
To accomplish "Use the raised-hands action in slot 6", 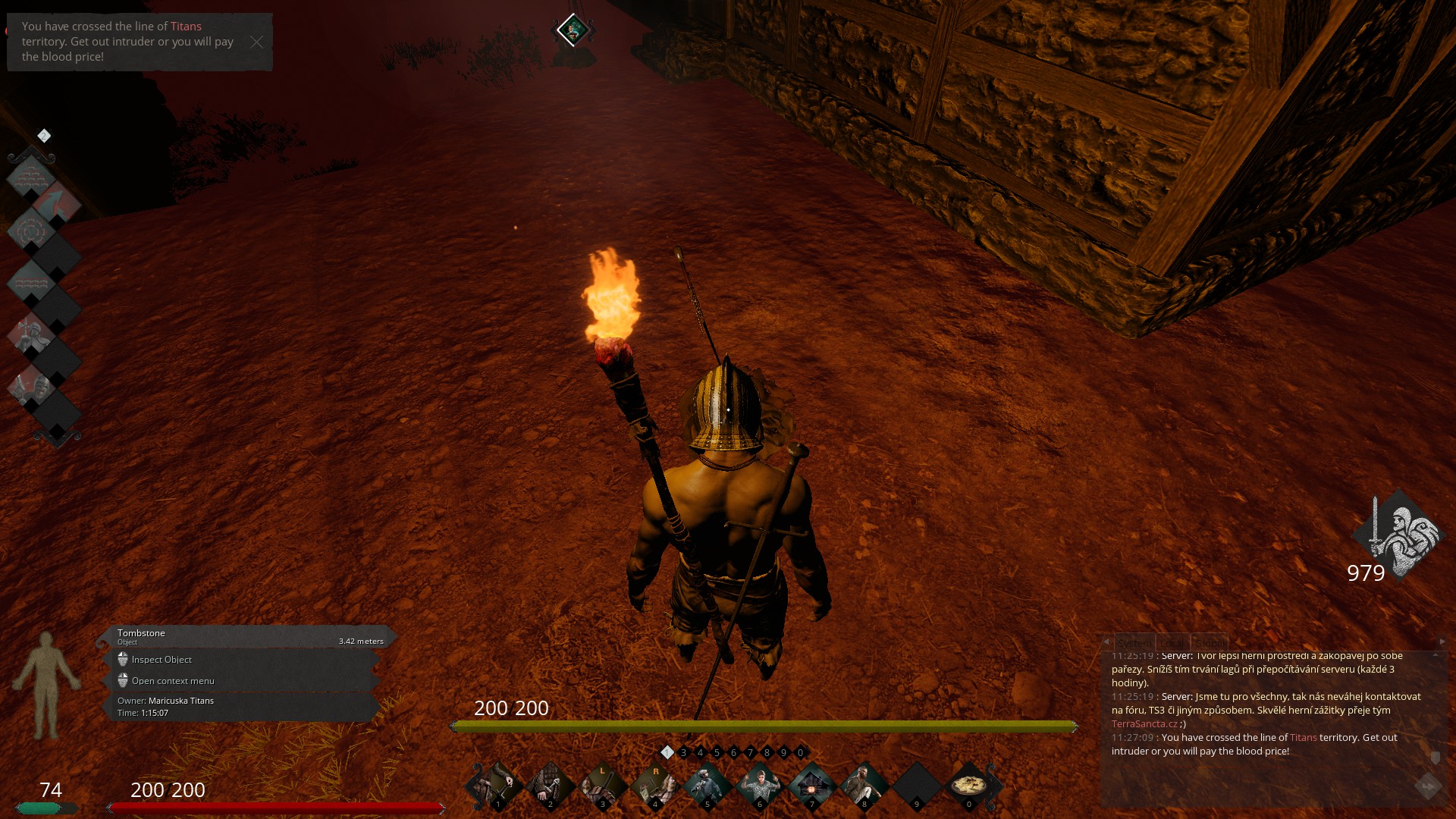I will coord(759,786).
